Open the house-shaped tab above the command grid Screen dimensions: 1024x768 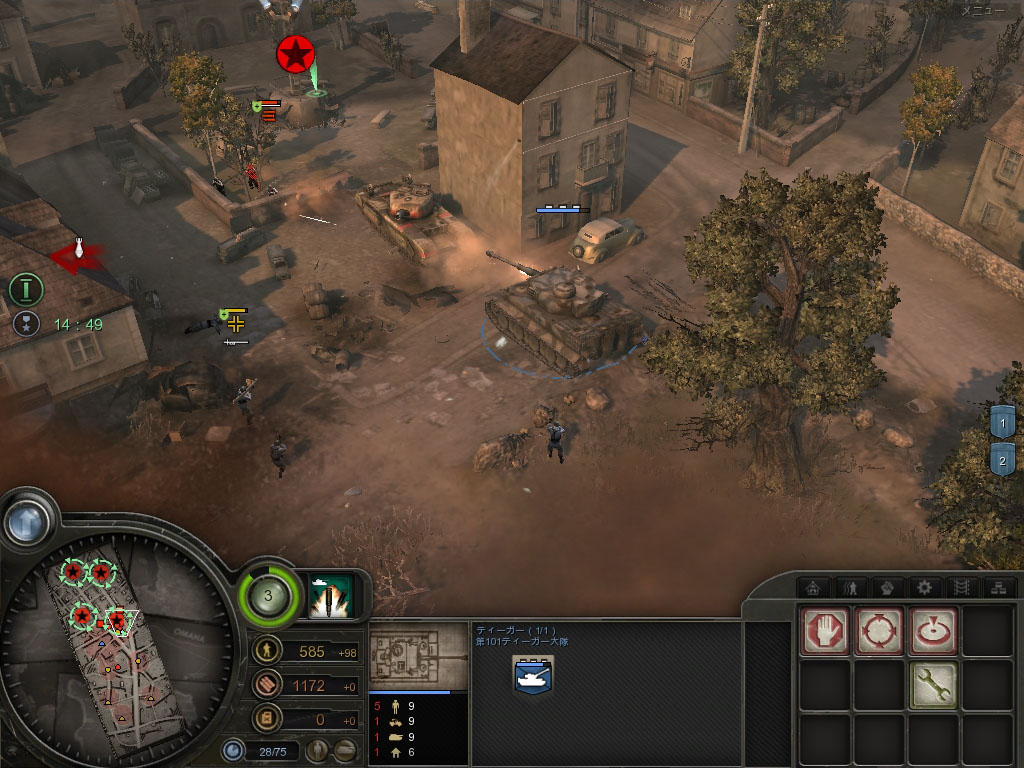[813, 588]
